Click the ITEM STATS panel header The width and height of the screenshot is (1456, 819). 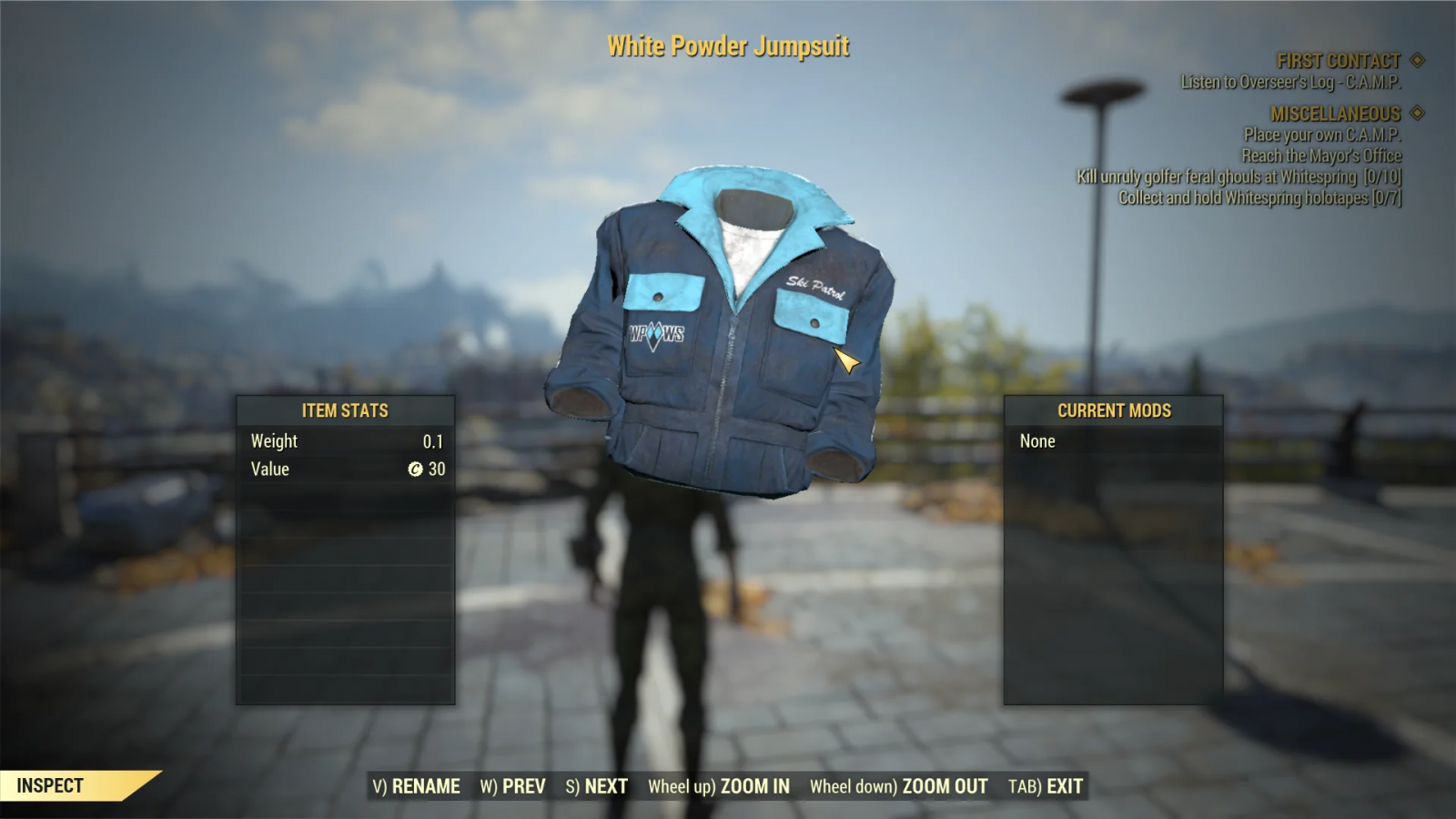click(345, 410)
